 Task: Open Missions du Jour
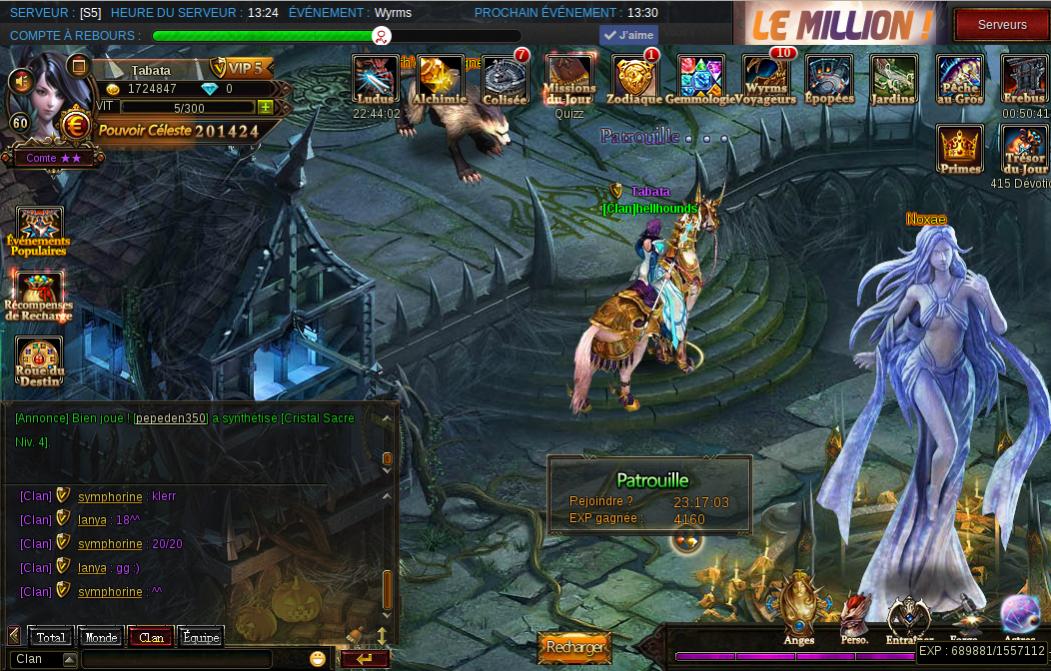[569, 79]
